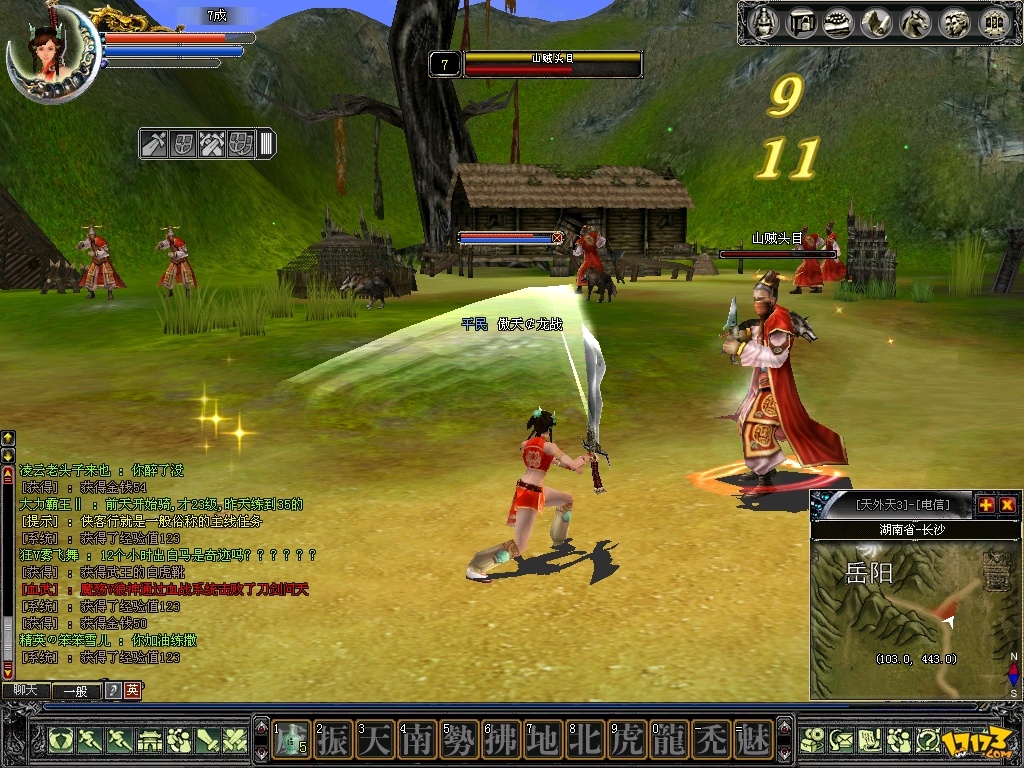Click the ornate cabinet shop icon
This screenshot has width=1024, height=768.
coord(993,22)
